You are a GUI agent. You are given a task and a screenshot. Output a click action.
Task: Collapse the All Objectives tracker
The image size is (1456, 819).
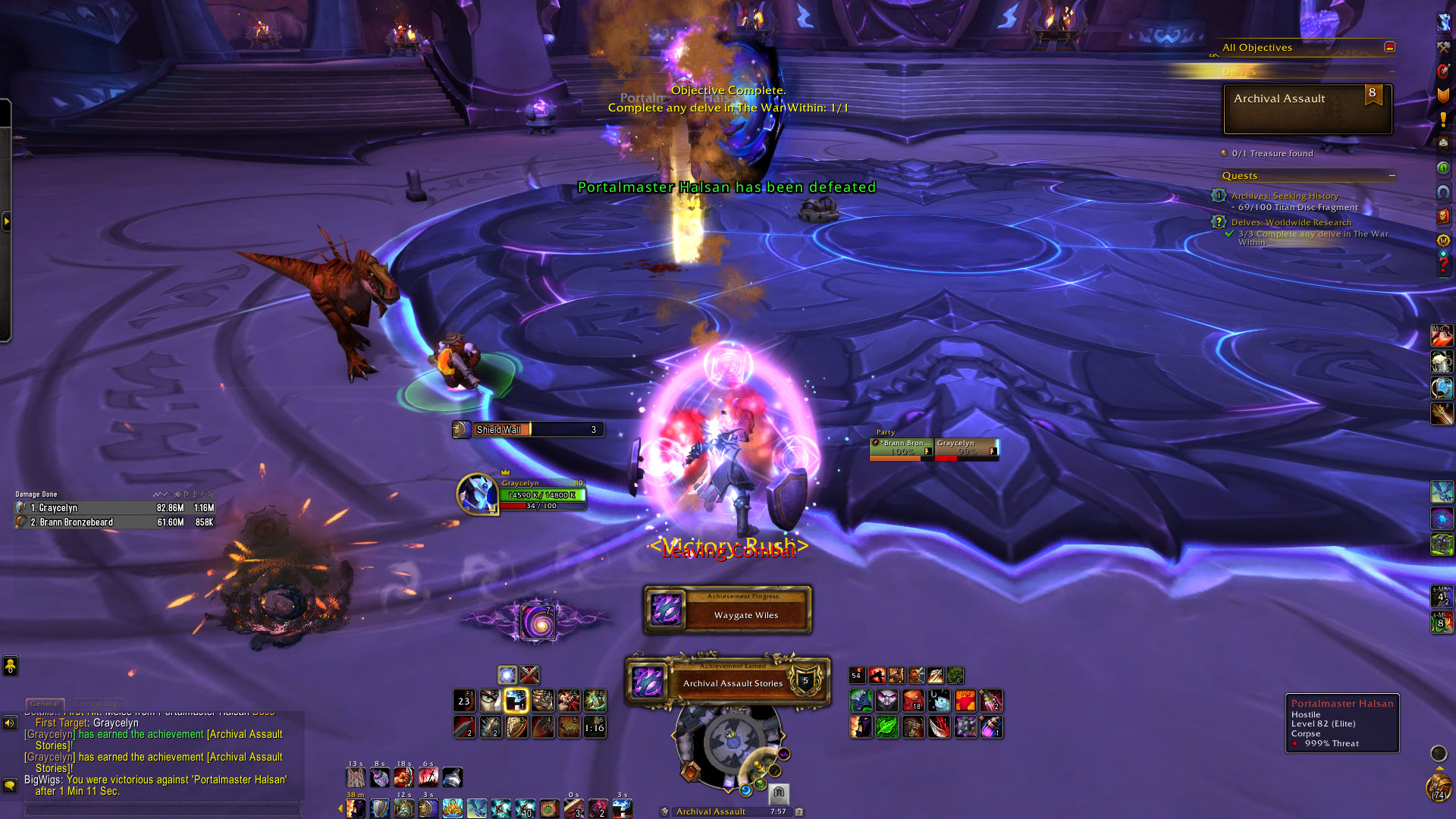[1389, 47]
